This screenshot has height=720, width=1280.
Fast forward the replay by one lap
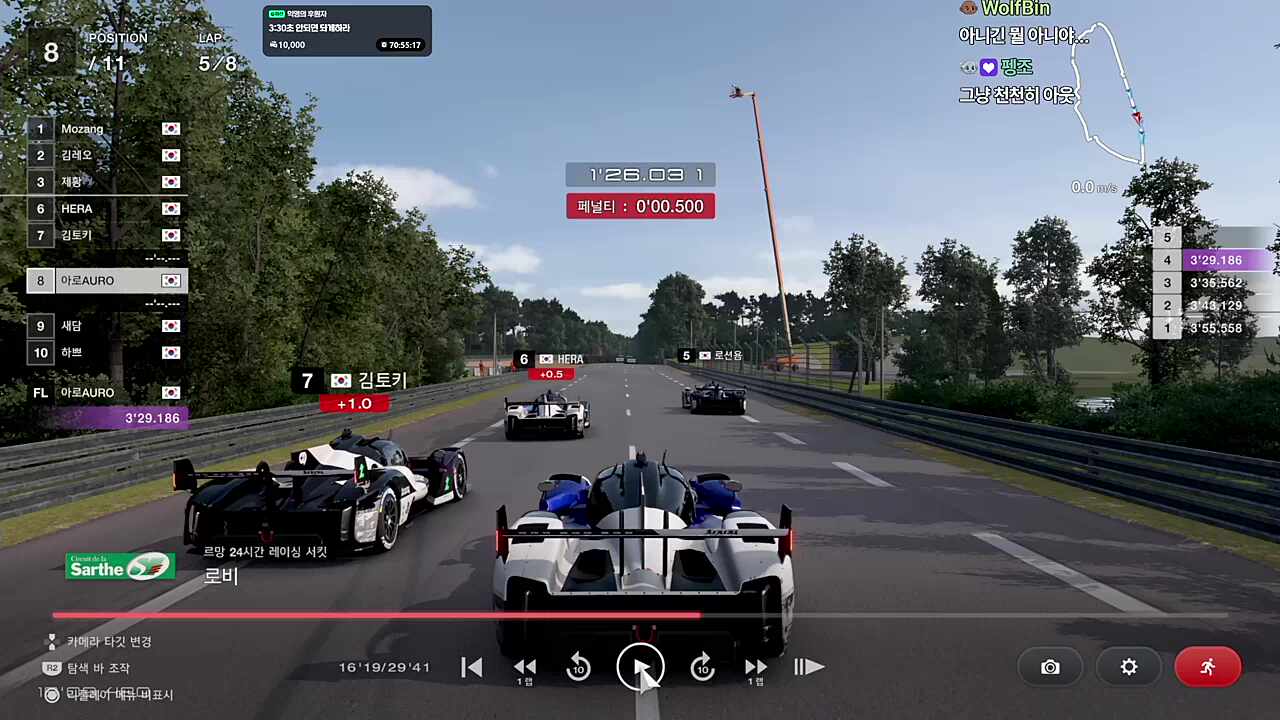tap(756, 667)
